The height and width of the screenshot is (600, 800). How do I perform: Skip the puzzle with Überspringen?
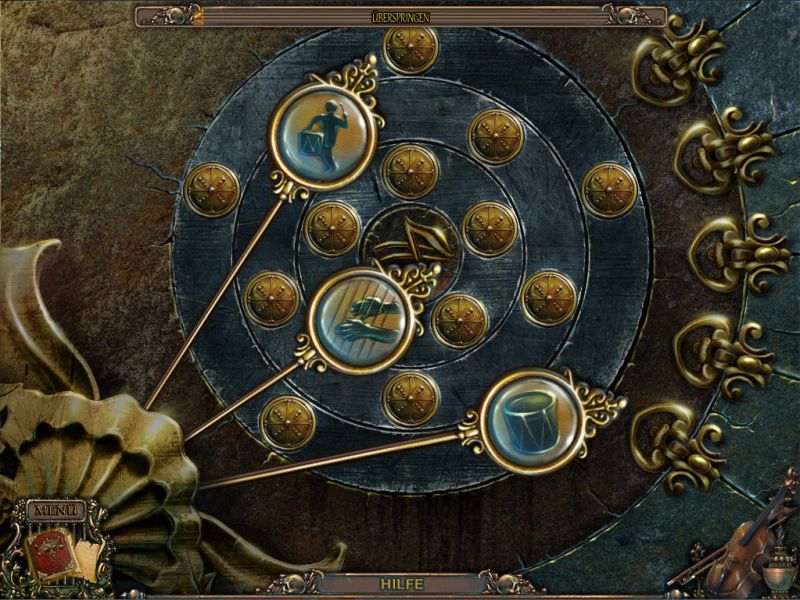[x=400, y=15]
